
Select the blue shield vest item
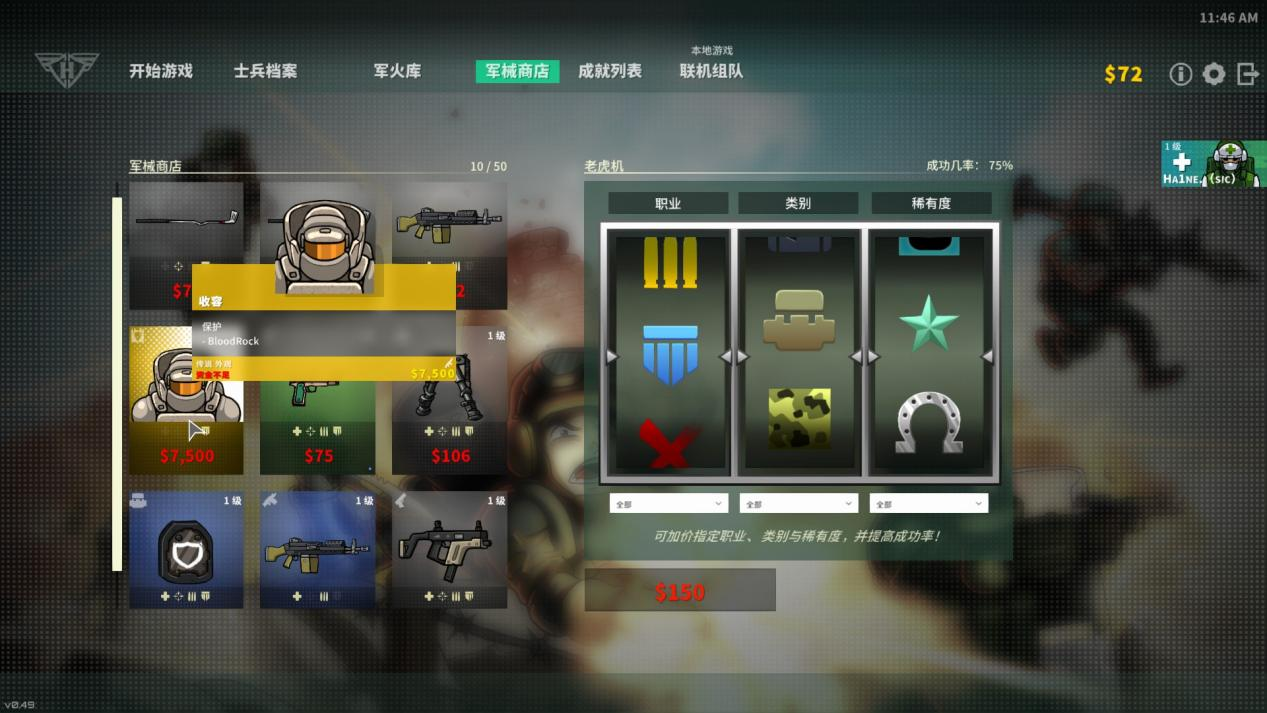(x=186, y=549)
